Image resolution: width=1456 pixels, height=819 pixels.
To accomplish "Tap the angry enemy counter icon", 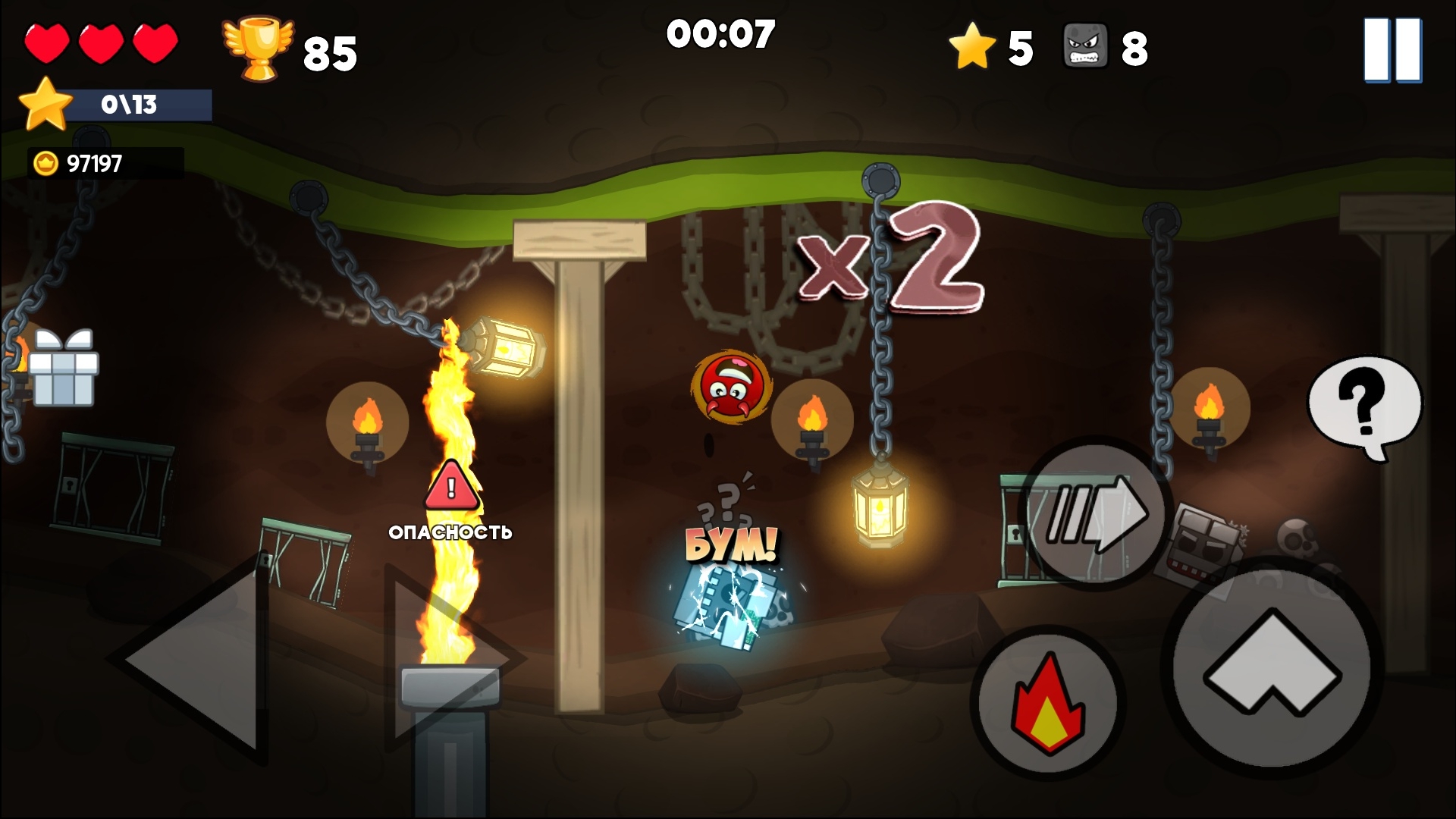I will click(1088, 47).
